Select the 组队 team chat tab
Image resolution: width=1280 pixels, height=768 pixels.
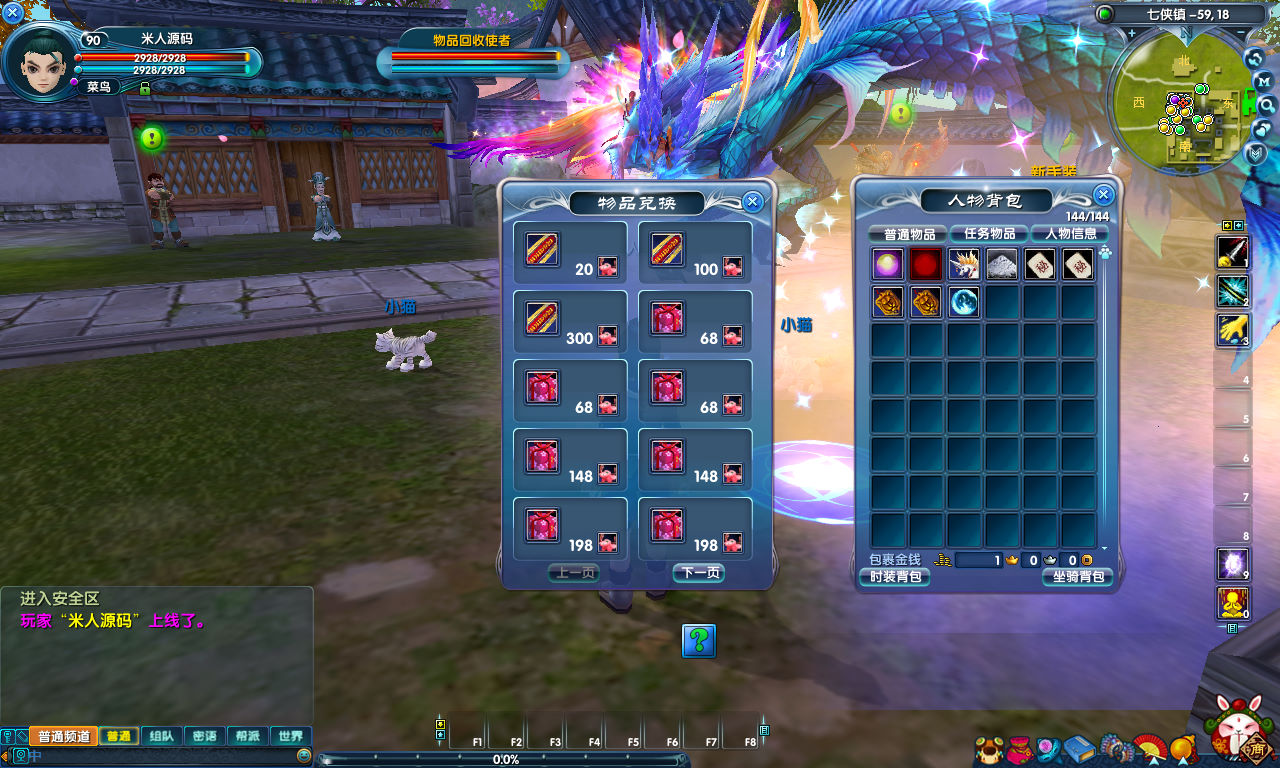[x=161, y=736]
